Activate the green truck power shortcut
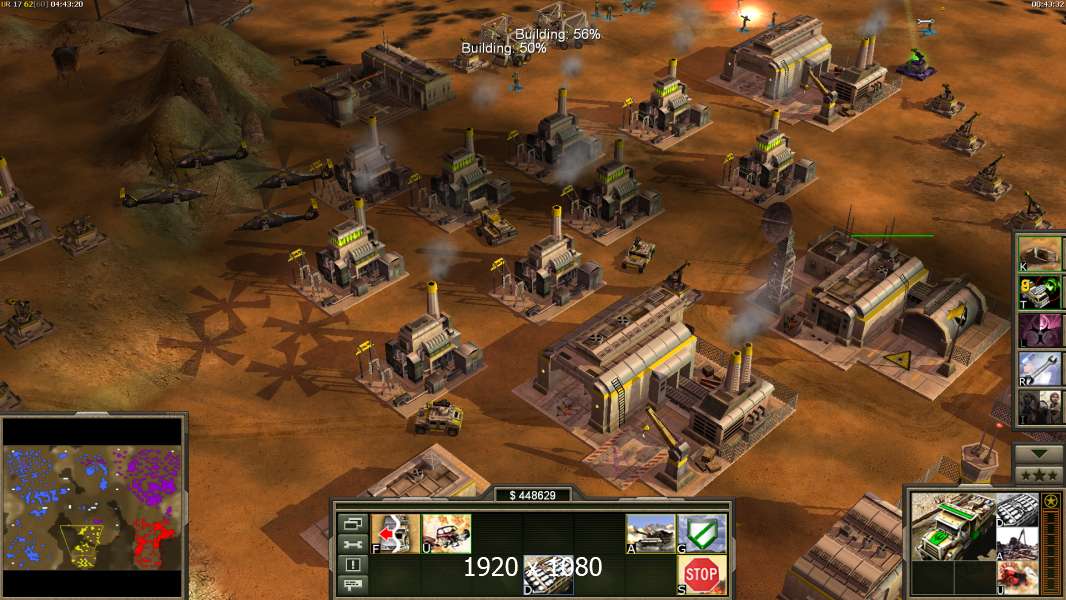Screen dimensions: 1066x600 1039,292
